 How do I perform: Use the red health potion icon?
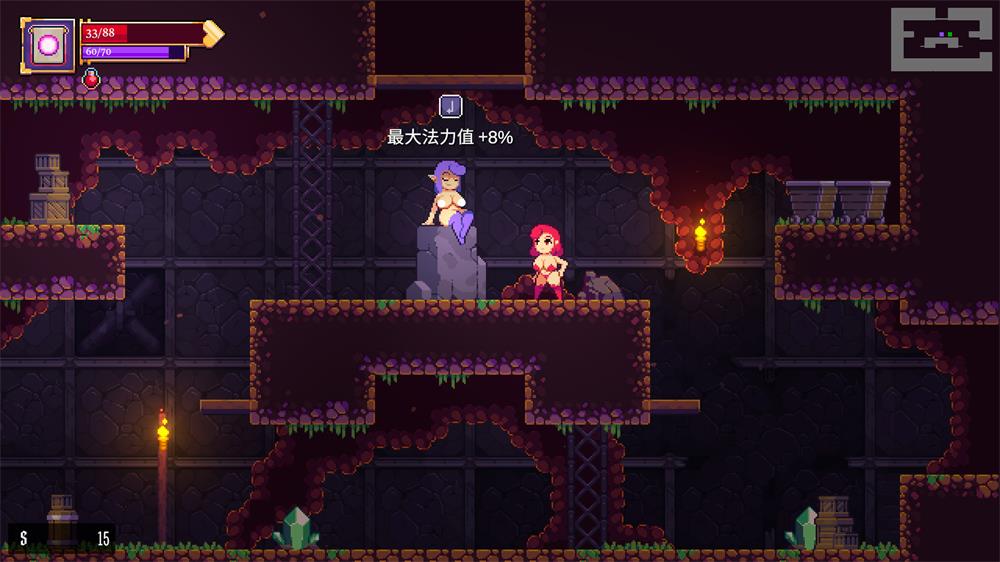coord(91,79)
